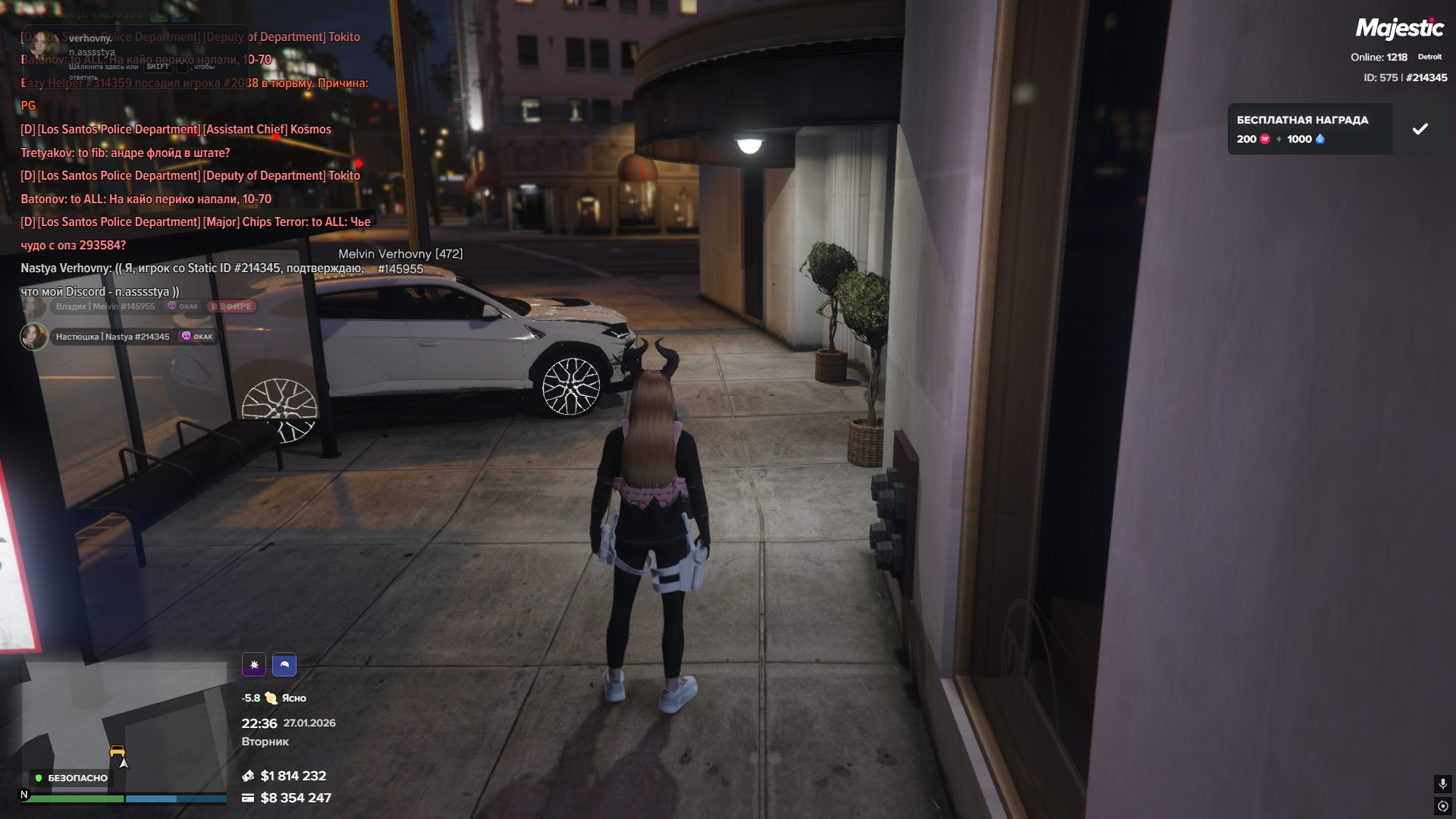Click the purple virus status icon
The image size is (1456, 819).
coord(254,665)
